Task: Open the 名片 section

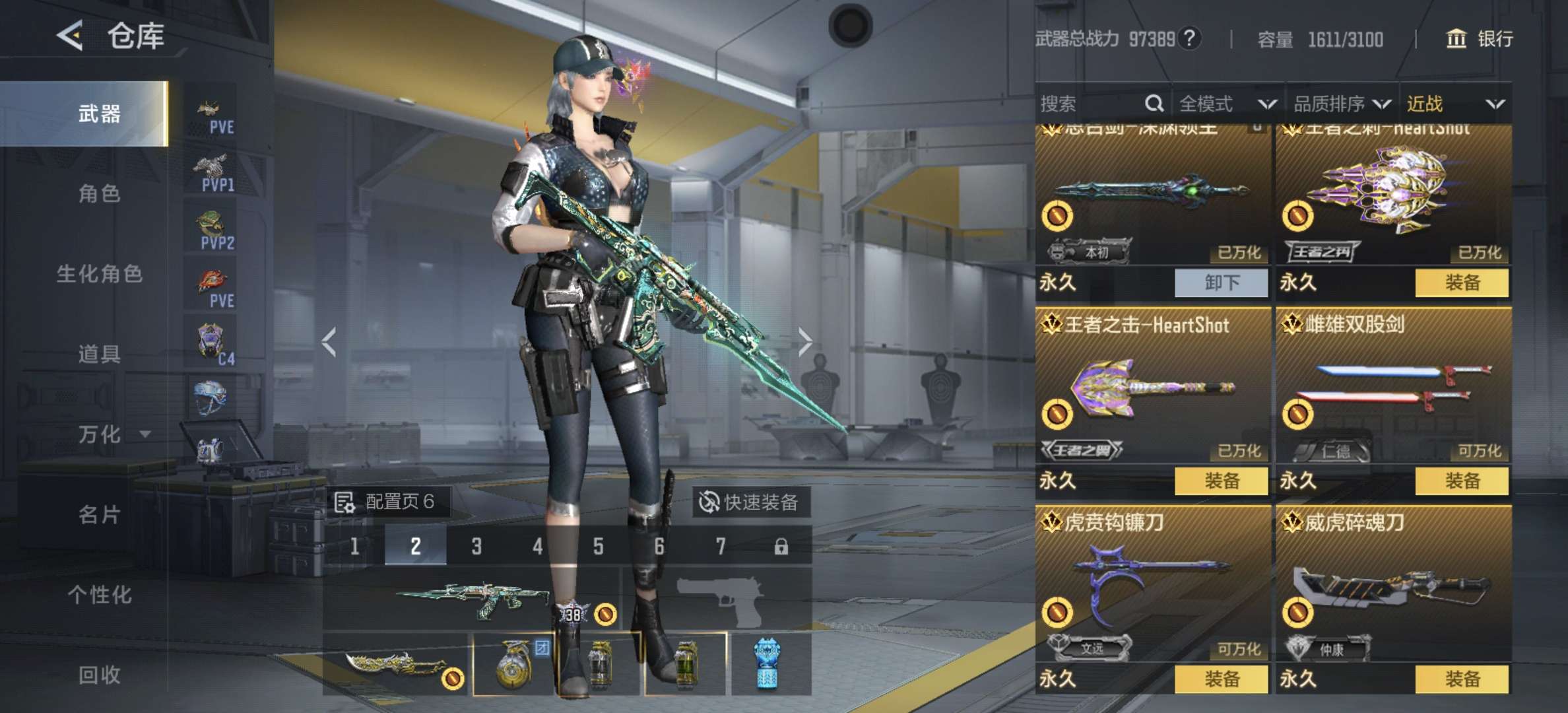Action: coord(99,515)
